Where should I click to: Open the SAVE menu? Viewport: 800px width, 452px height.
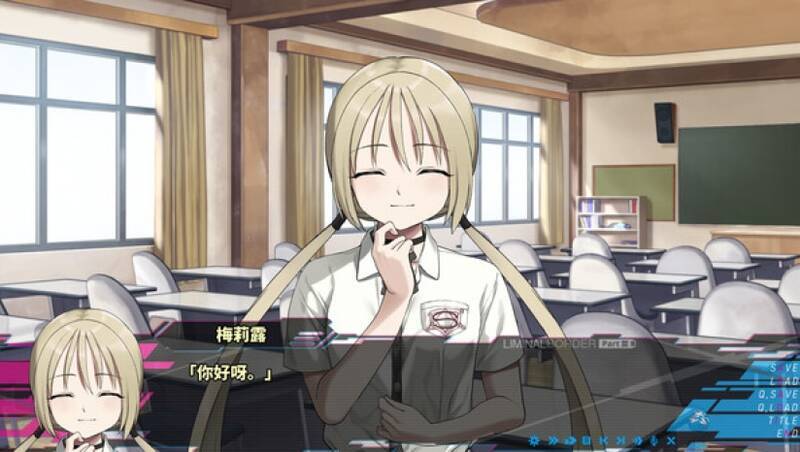[783, 368]
